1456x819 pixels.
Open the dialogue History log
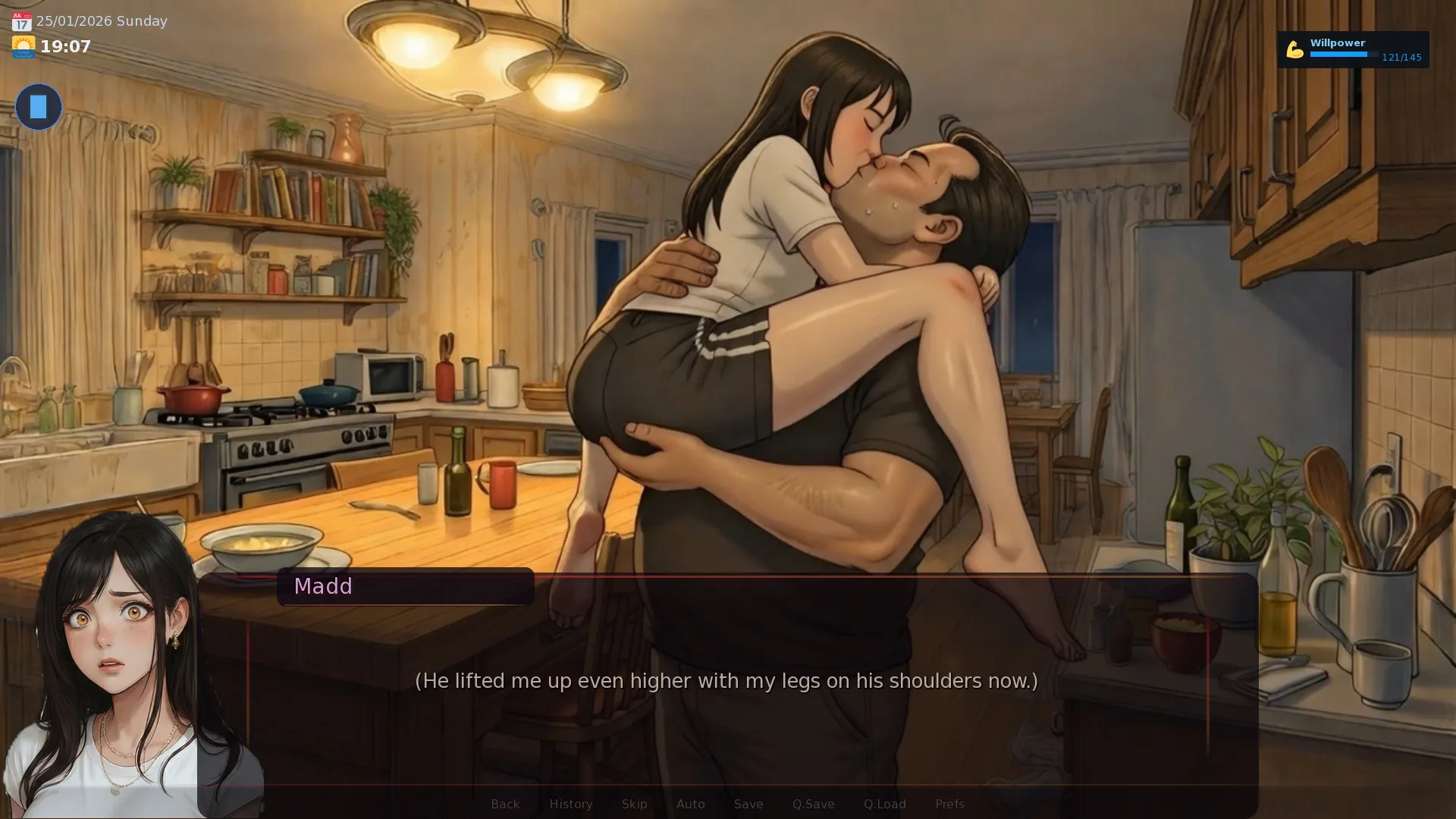point(570,804)
